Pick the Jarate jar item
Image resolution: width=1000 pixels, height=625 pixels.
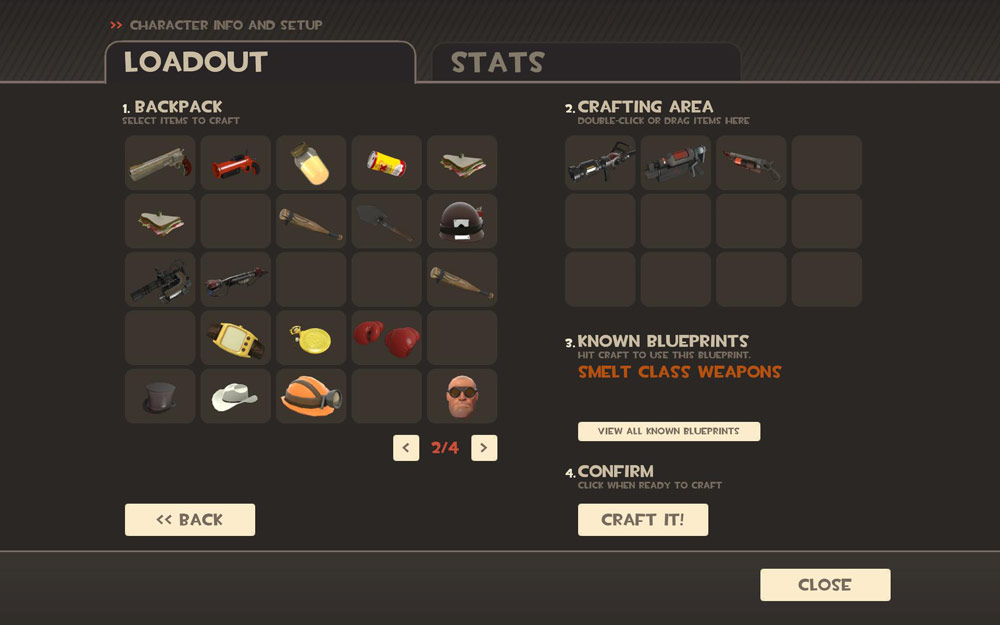311,163
